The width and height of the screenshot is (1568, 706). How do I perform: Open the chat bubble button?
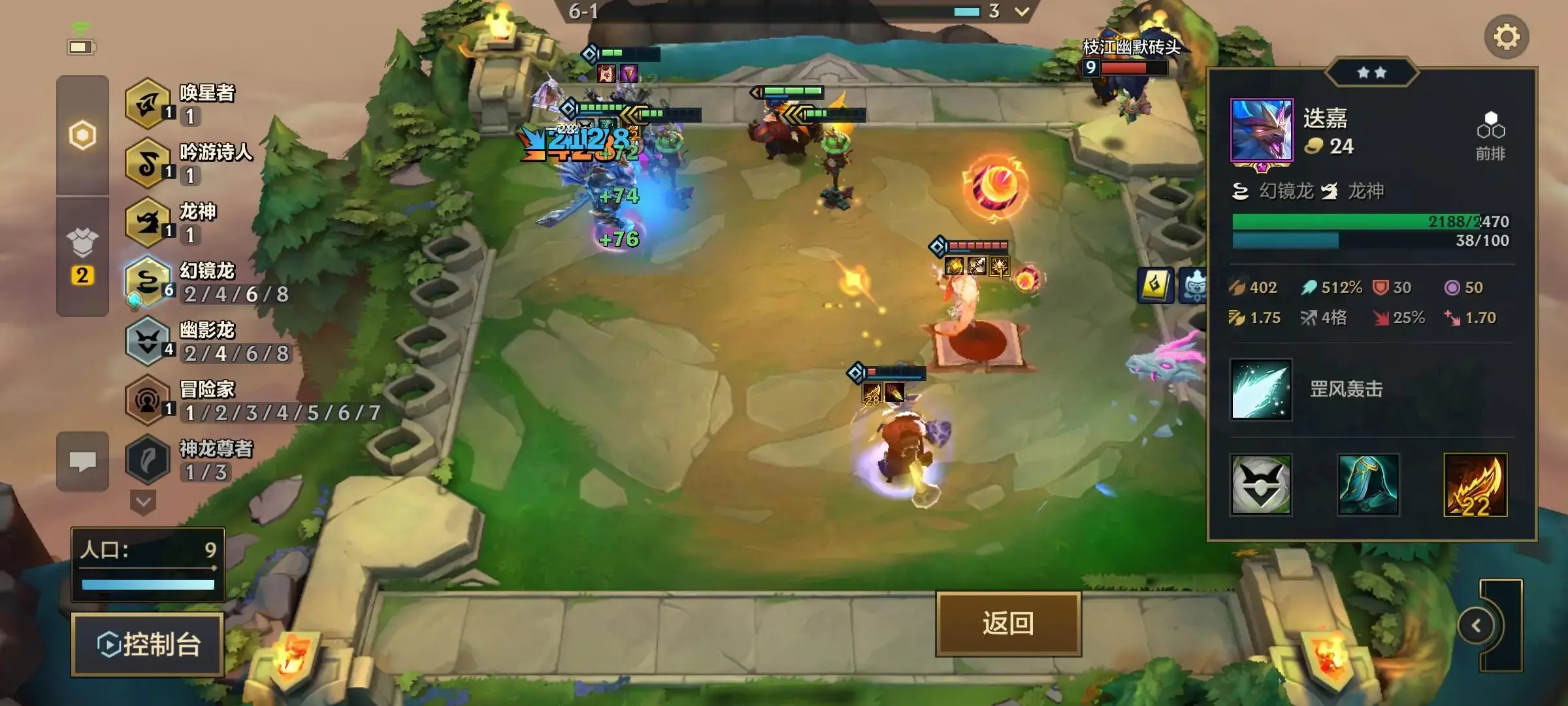point(82,462)
